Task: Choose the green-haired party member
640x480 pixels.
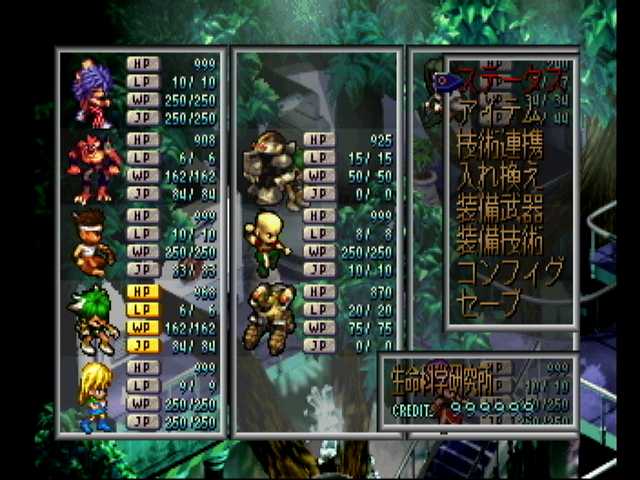Action: (x=94, y=320)
